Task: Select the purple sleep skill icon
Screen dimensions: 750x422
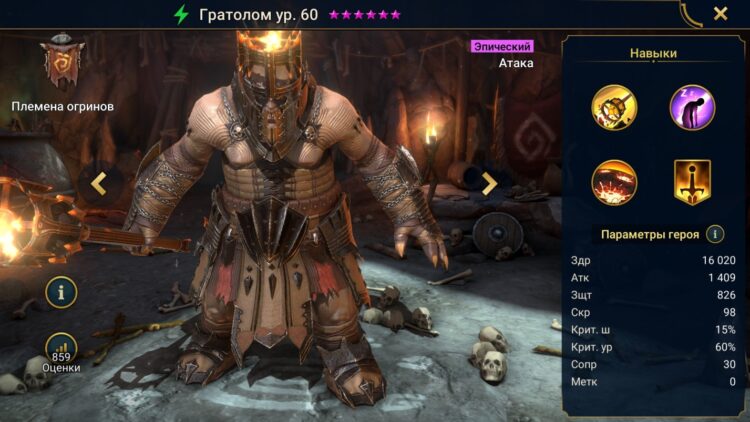Action: (x=692, y=107)
